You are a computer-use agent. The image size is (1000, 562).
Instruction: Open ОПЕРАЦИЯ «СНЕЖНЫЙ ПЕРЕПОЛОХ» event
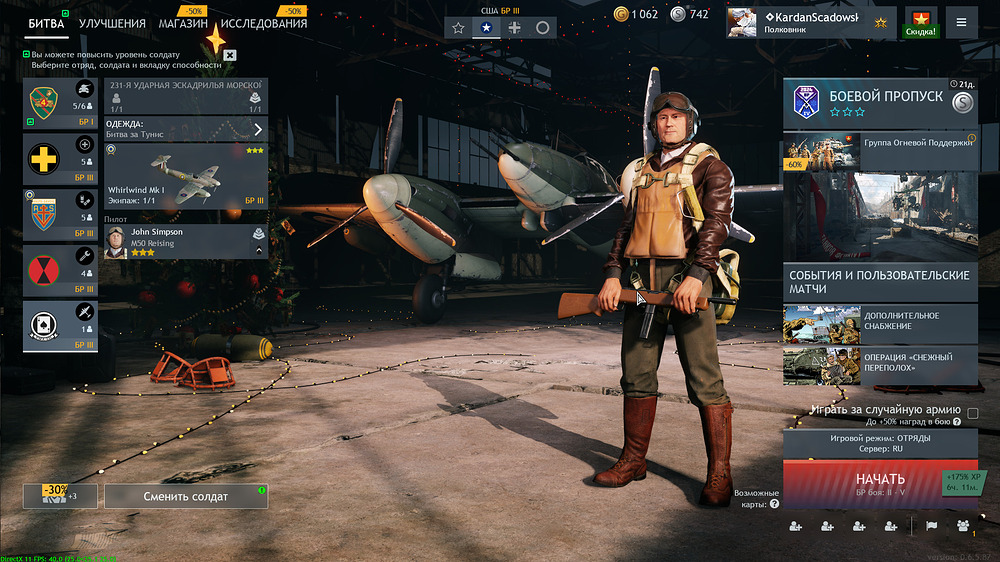(880, 364)
